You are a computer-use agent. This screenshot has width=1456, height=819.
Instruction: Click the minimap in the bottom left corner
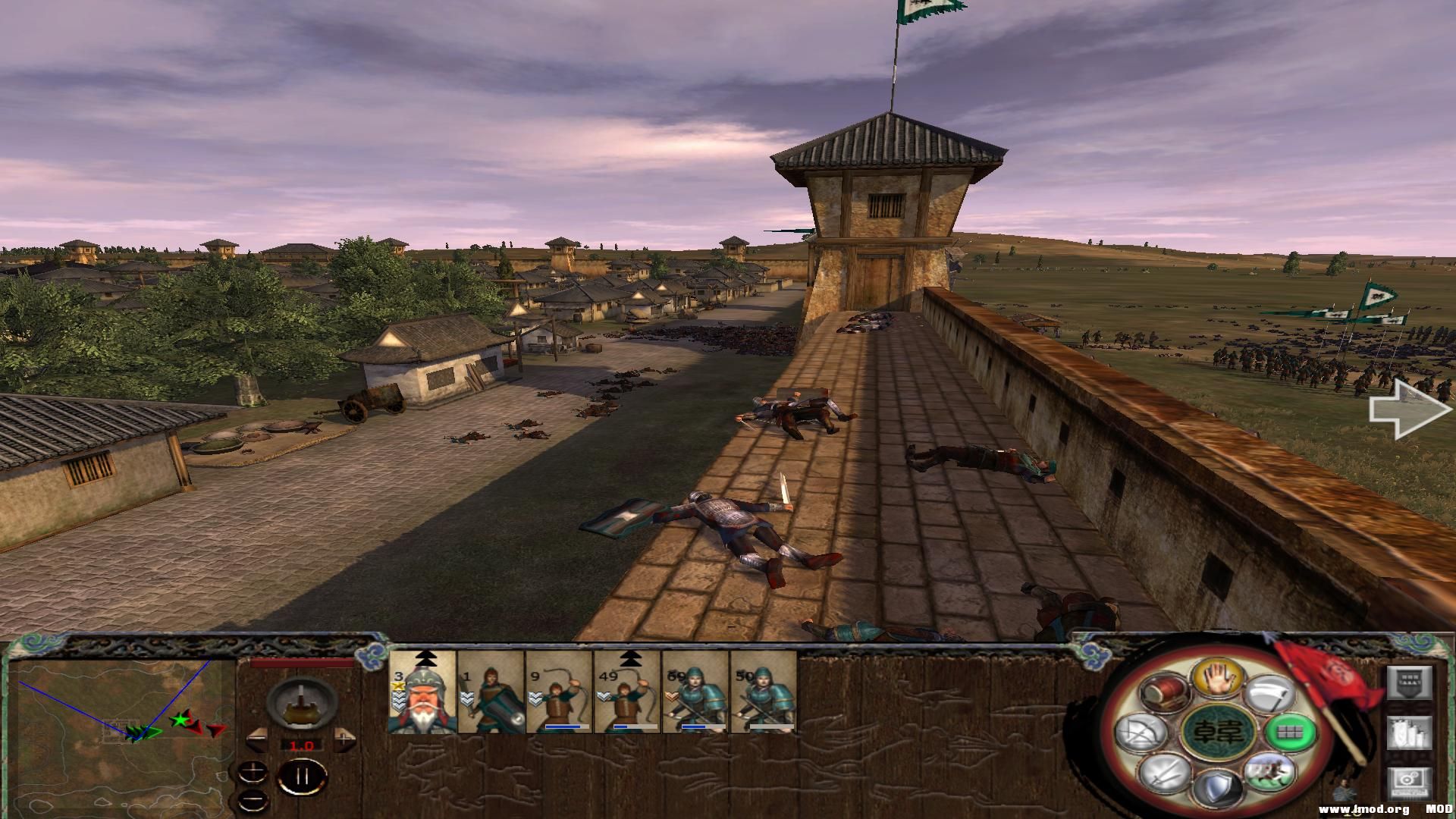click(x=121, y=736)
